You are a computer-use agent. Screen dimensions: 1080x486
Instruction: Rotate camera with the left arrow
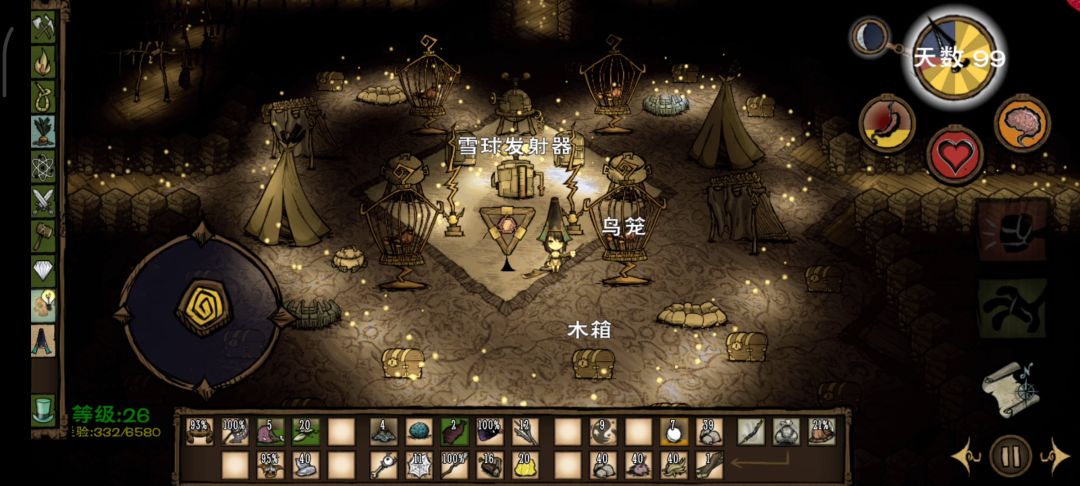tap(964, 457)
